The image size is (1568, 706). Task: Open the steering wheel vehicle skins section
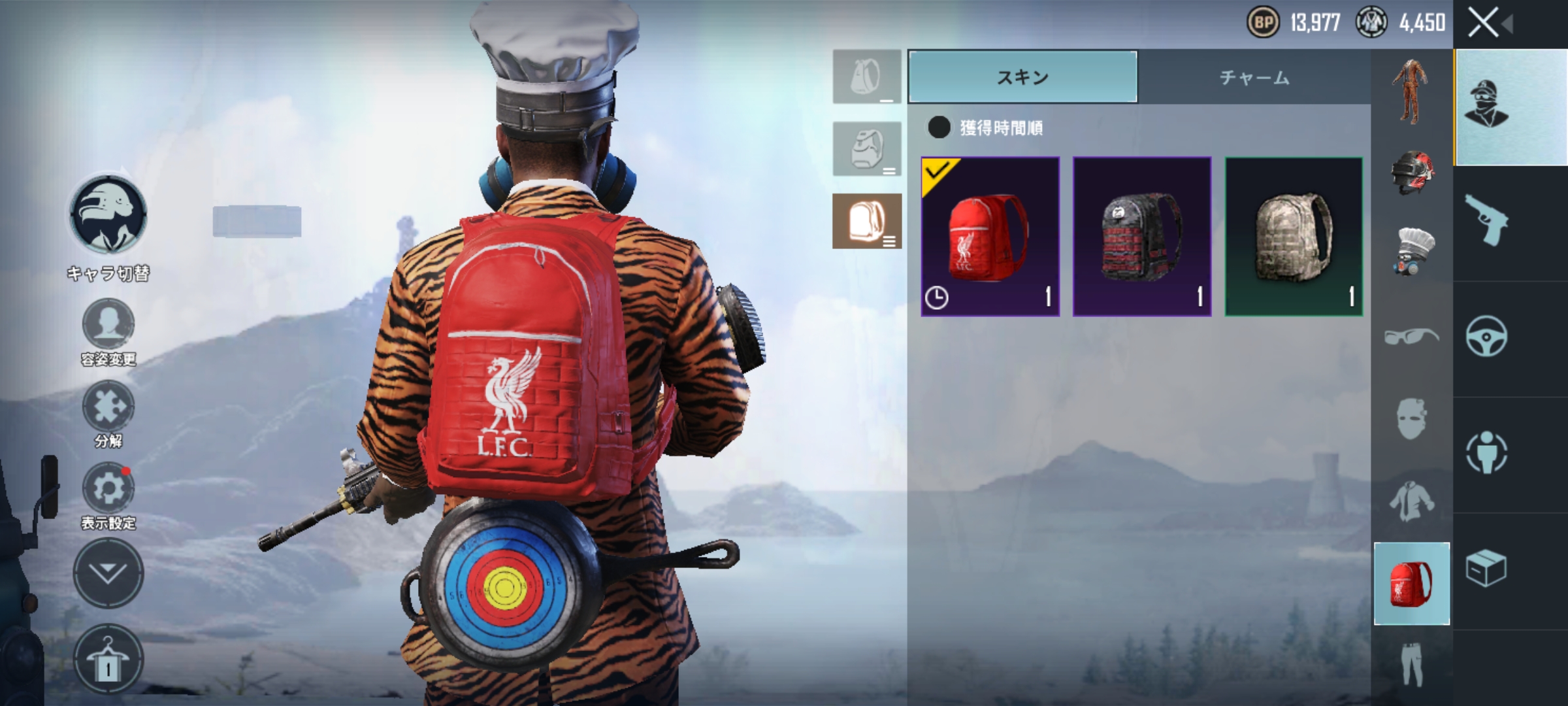(x=1486, y=337)
